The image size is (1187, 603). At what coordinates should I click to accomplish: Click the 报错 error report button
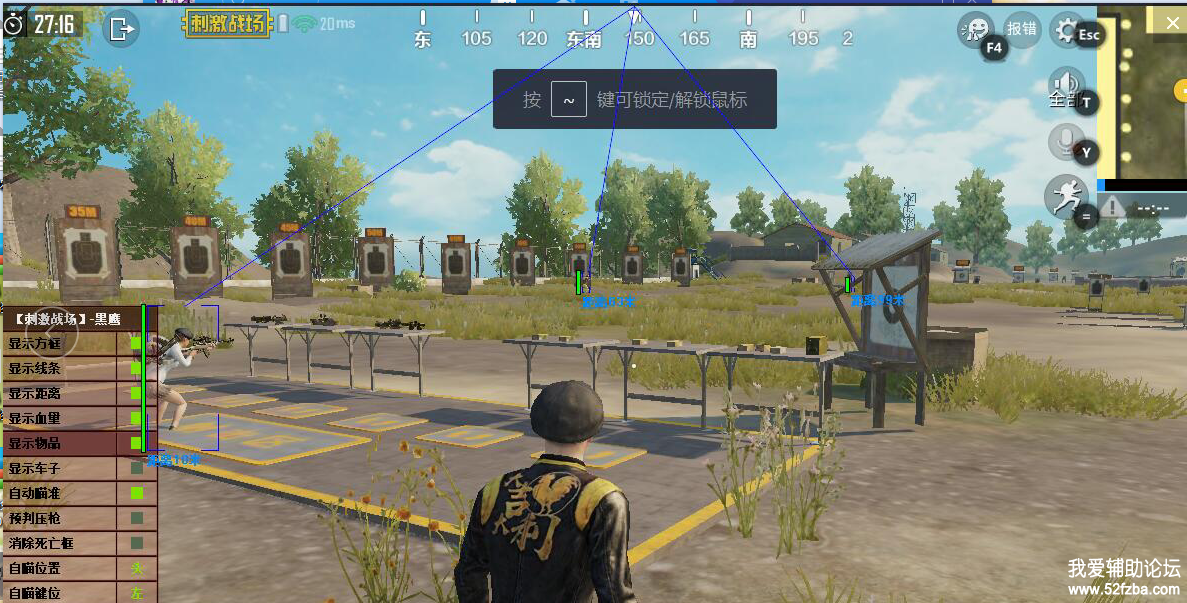point(1021,29)
